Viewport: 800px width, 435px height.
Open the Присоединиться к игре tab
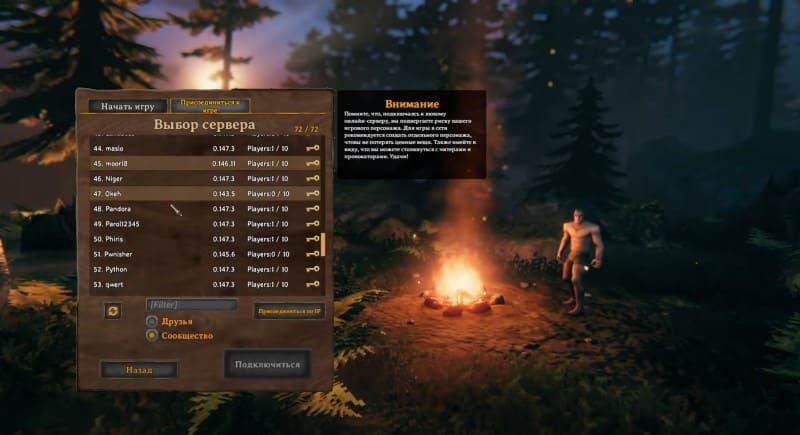pos(209,104)
